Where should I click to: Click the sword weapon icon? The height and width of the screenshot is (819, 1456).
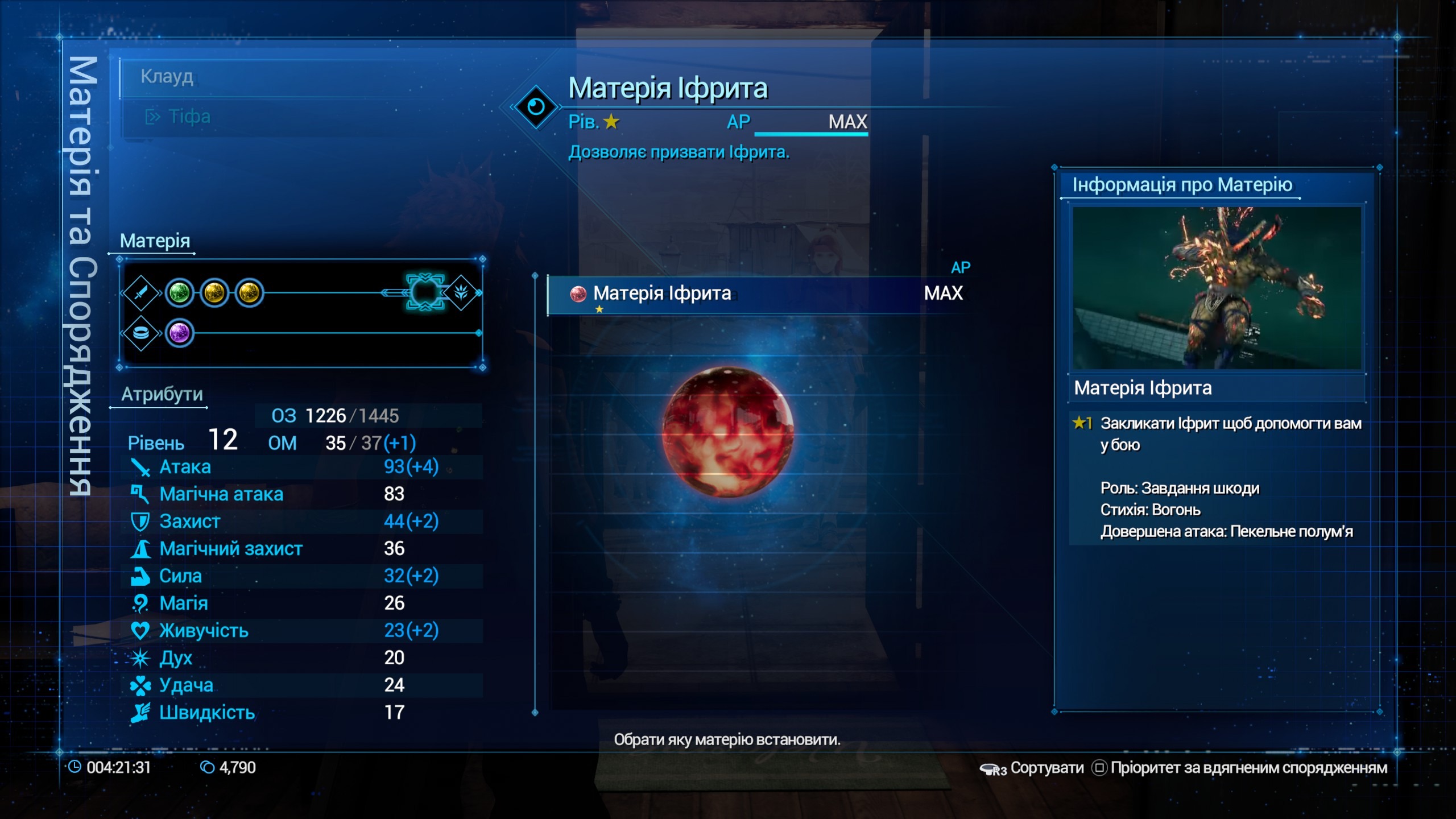click(141, 293)
